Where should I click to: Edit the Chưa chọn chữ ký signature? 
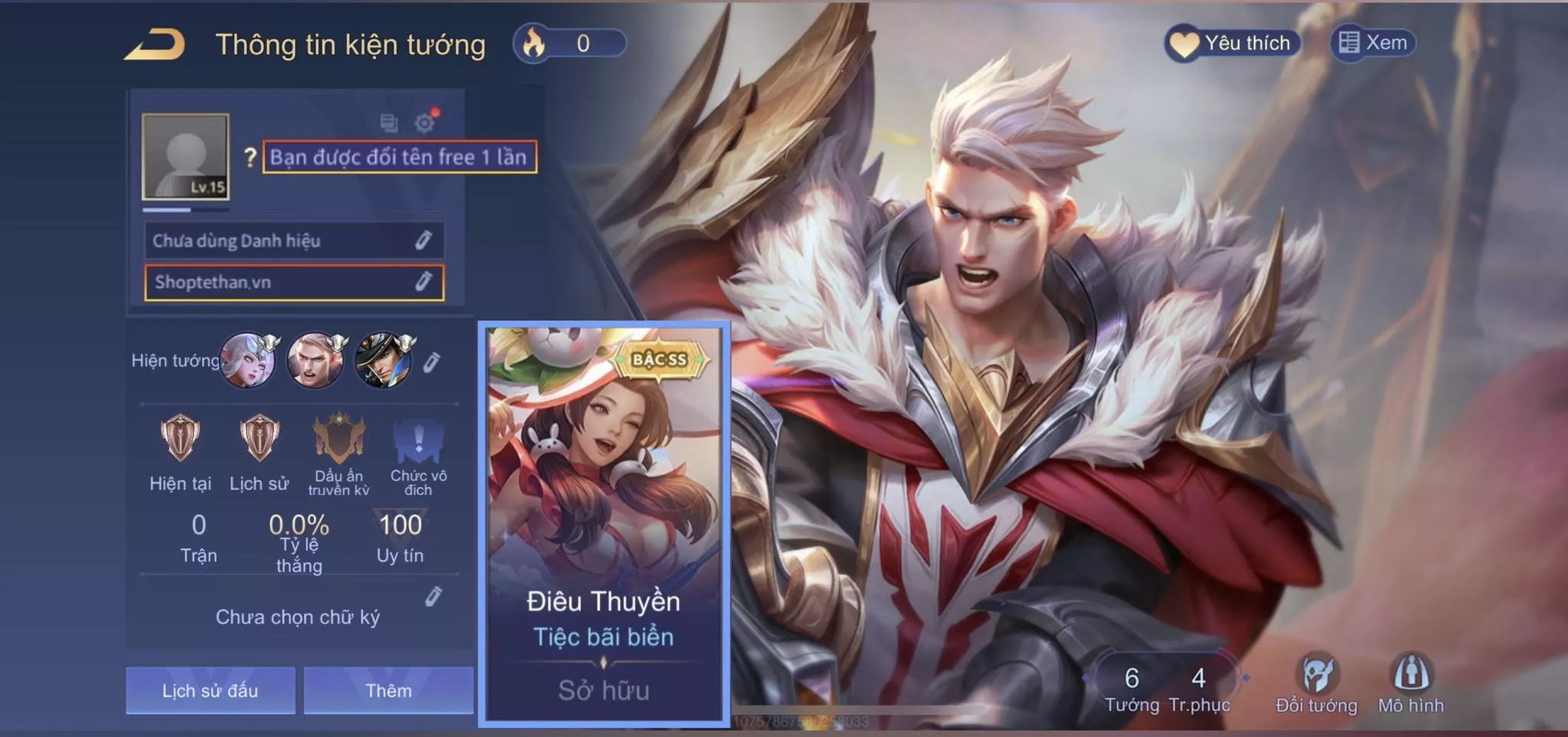(x=433, y=596)
